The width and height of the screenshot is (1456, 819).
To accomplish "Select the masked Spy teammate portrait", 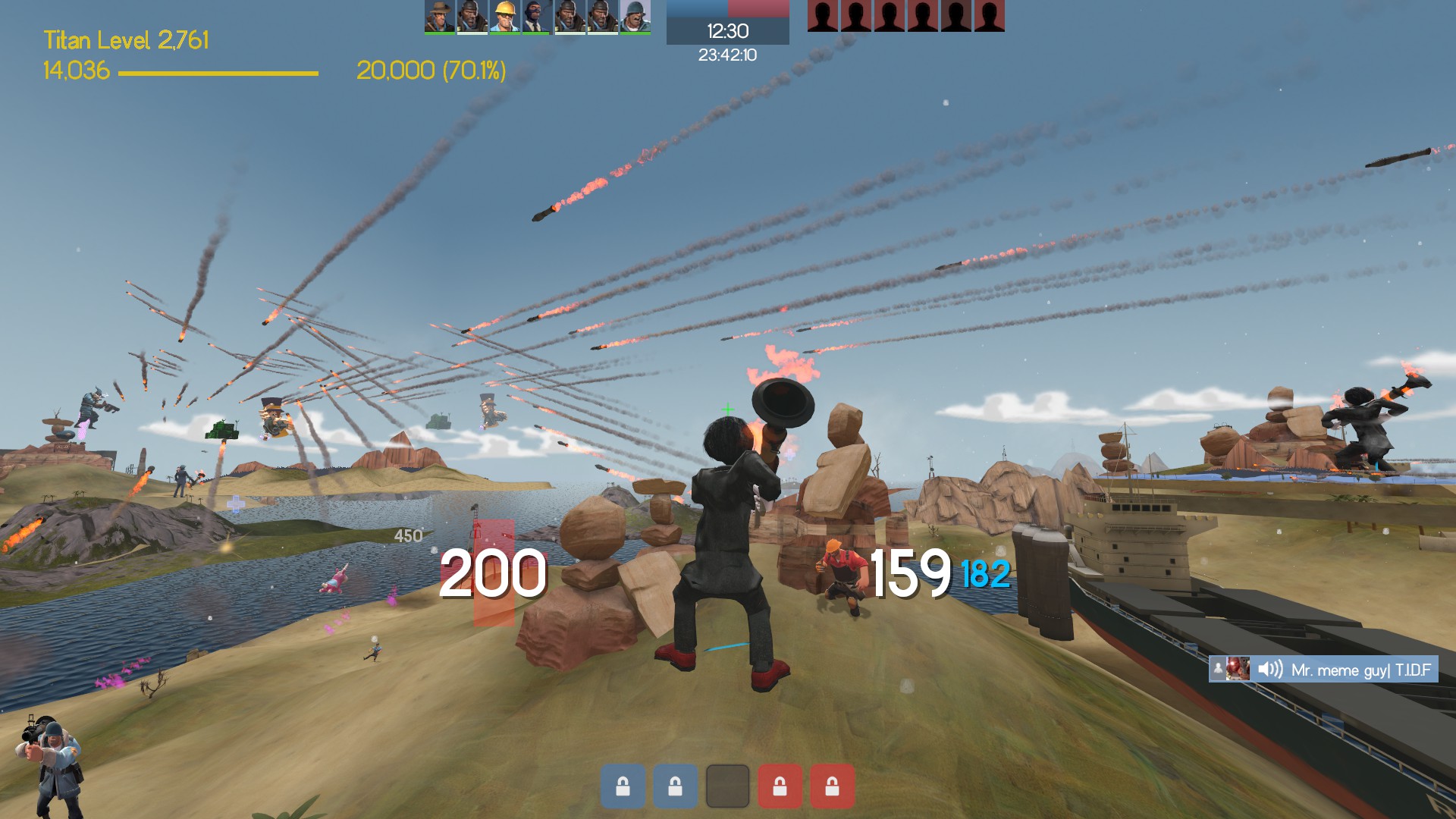I will [536, 16].
